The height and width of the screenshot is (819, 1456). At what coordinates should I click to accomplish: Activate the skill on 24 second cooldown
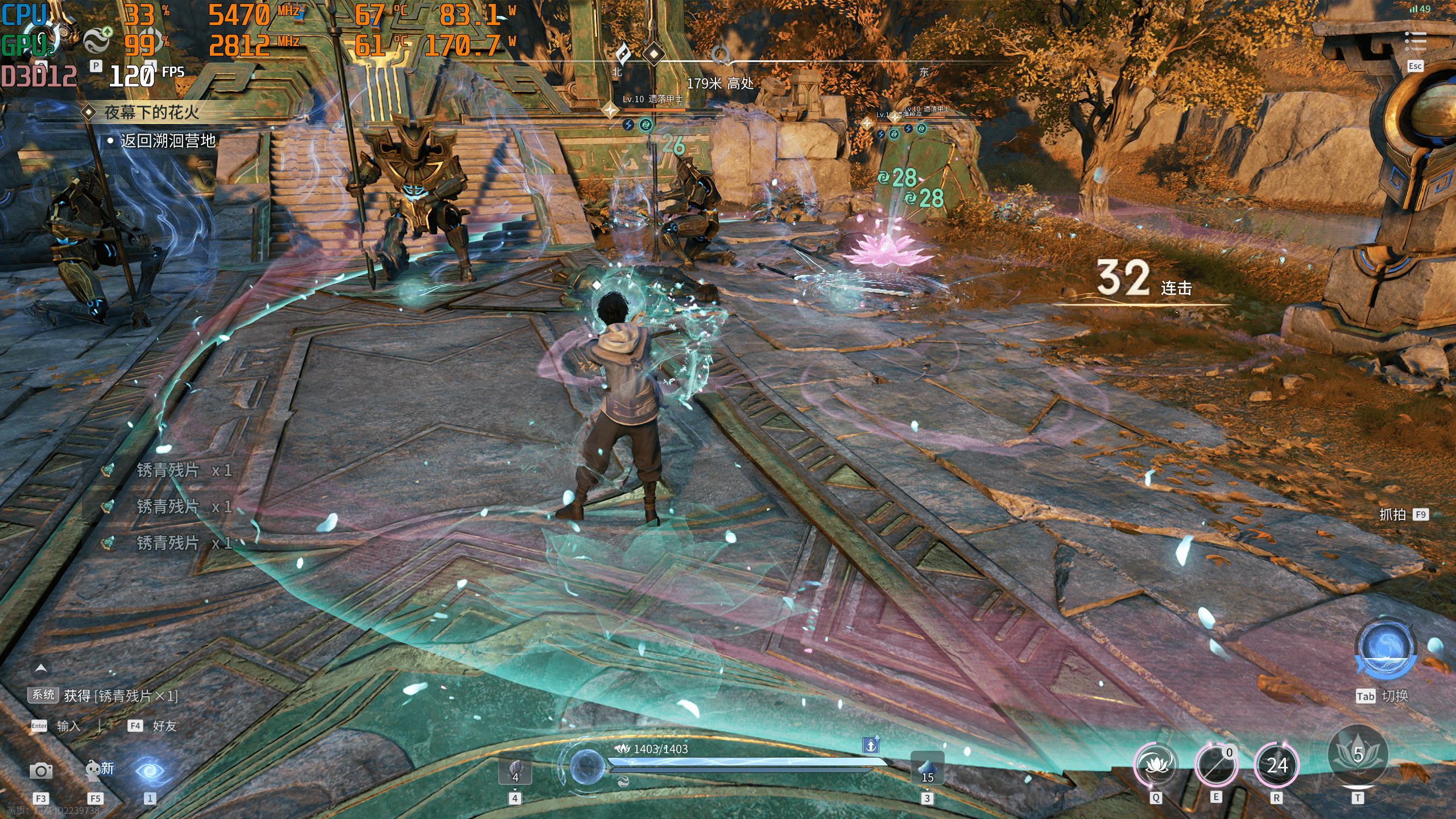pos(1277,765)
